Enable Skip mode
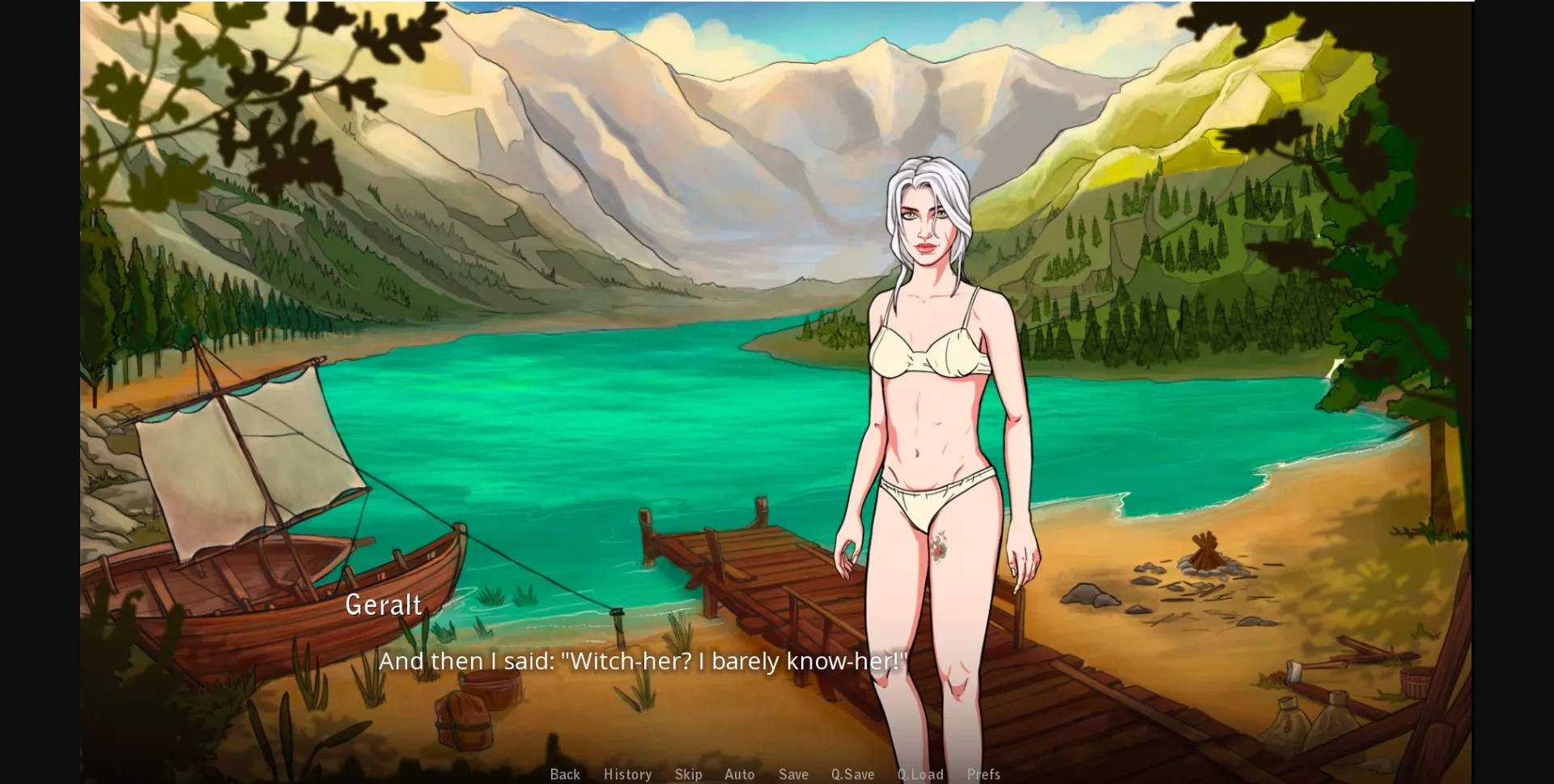This screenshot has height=784, width=1554. pos(689,774)
